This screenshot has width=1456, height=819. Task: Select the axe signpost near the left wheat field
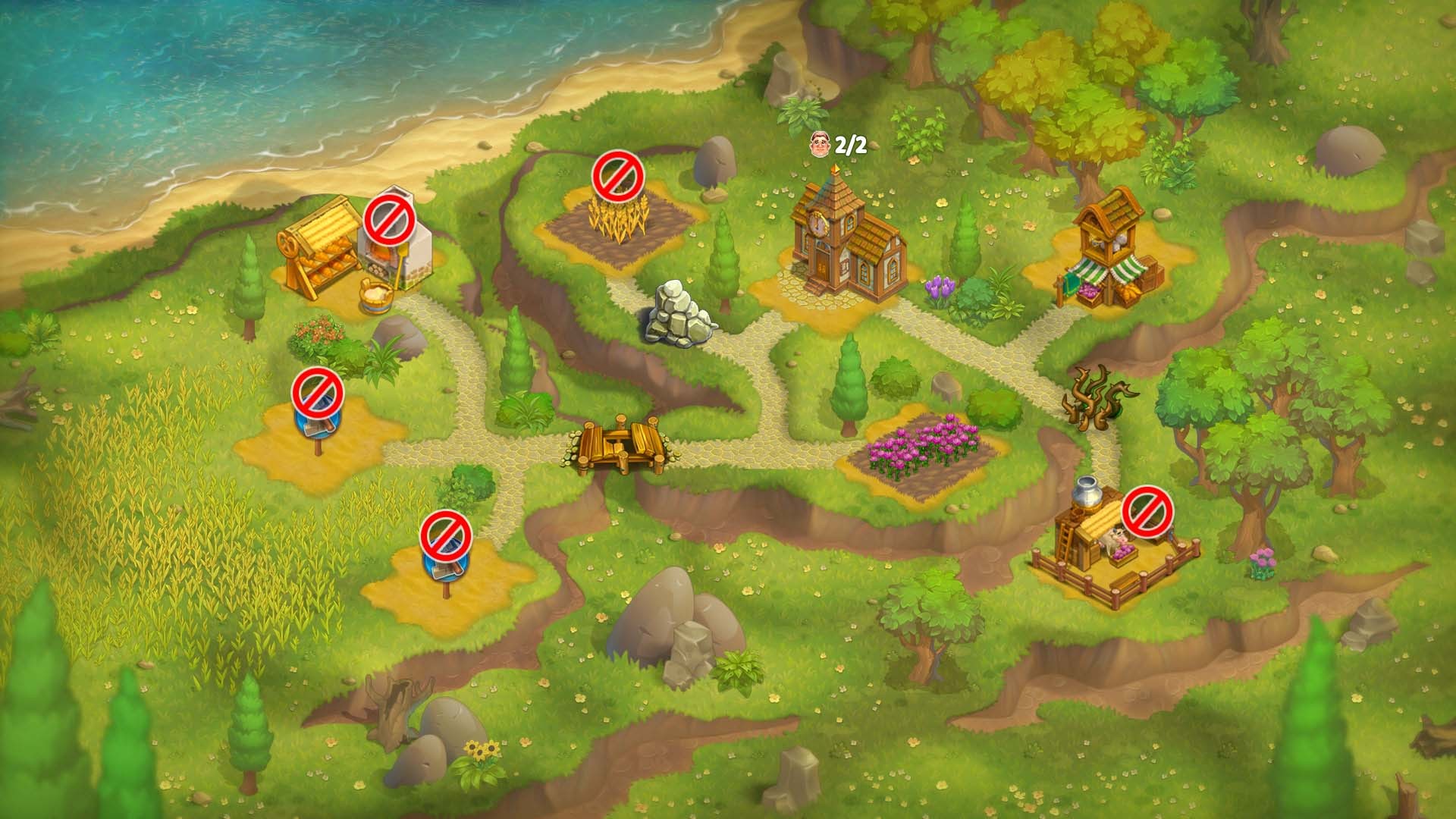(x=319, y=425)
